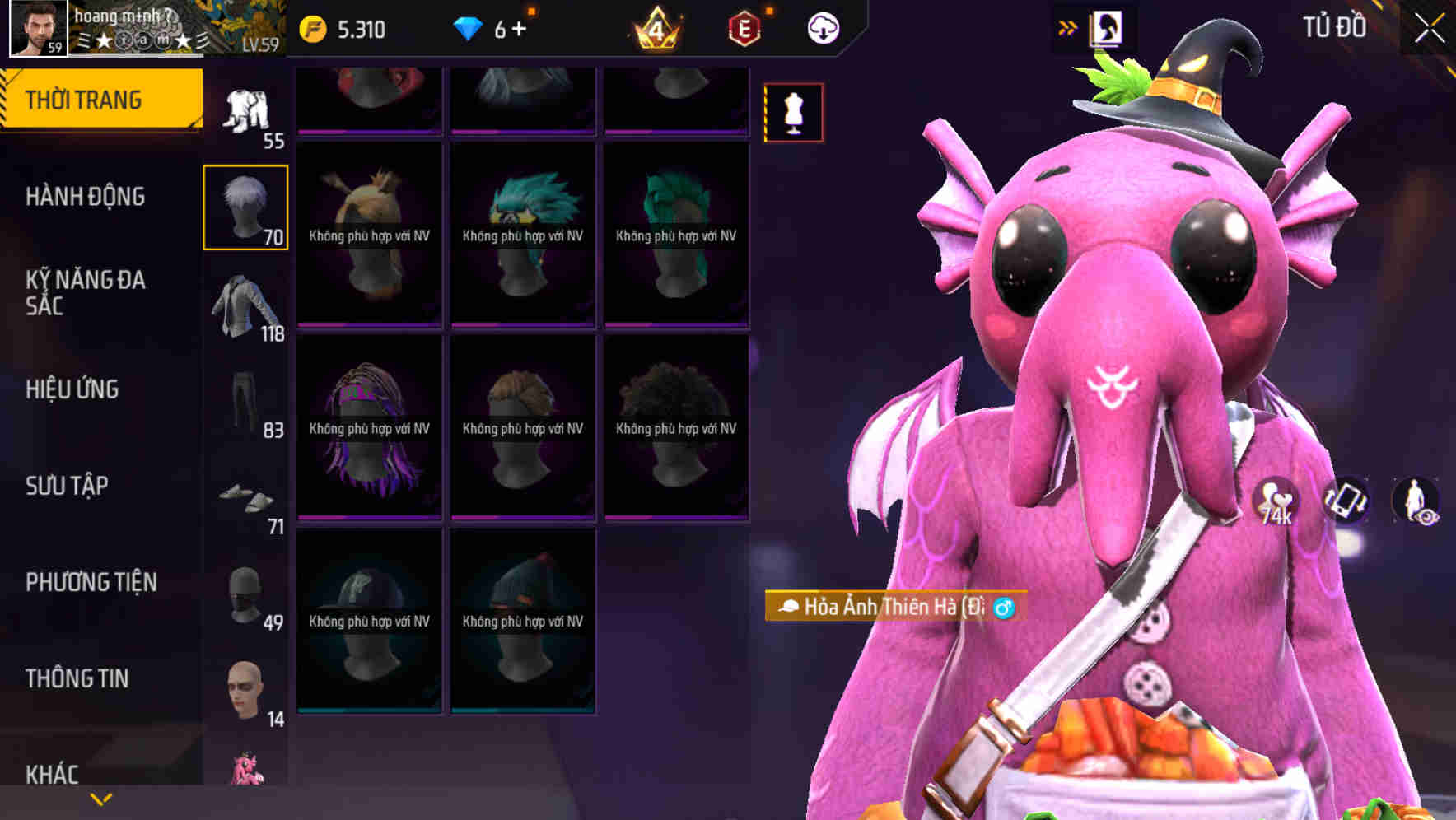Click the diamond balance icon

click(x=469, y=26)
